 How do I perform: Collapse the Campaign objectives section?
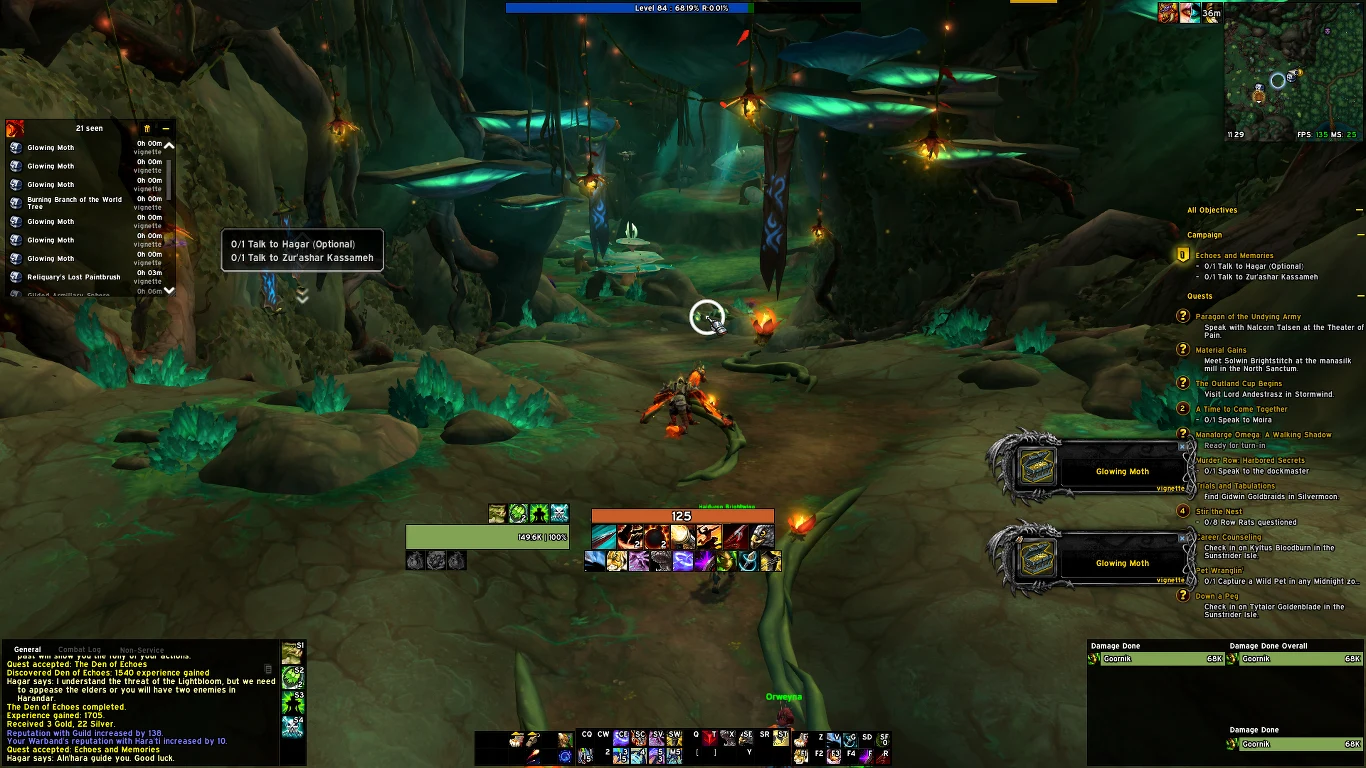coord(1360,236)
